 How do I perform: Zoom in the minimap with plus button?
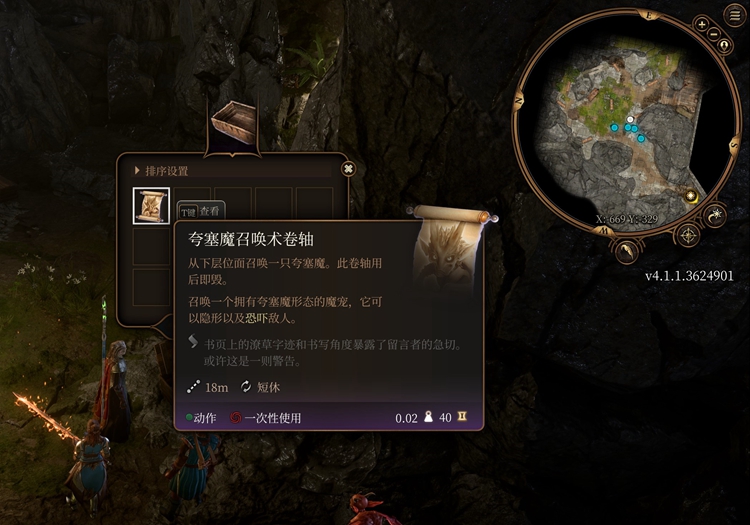click(x=701, y=24)
